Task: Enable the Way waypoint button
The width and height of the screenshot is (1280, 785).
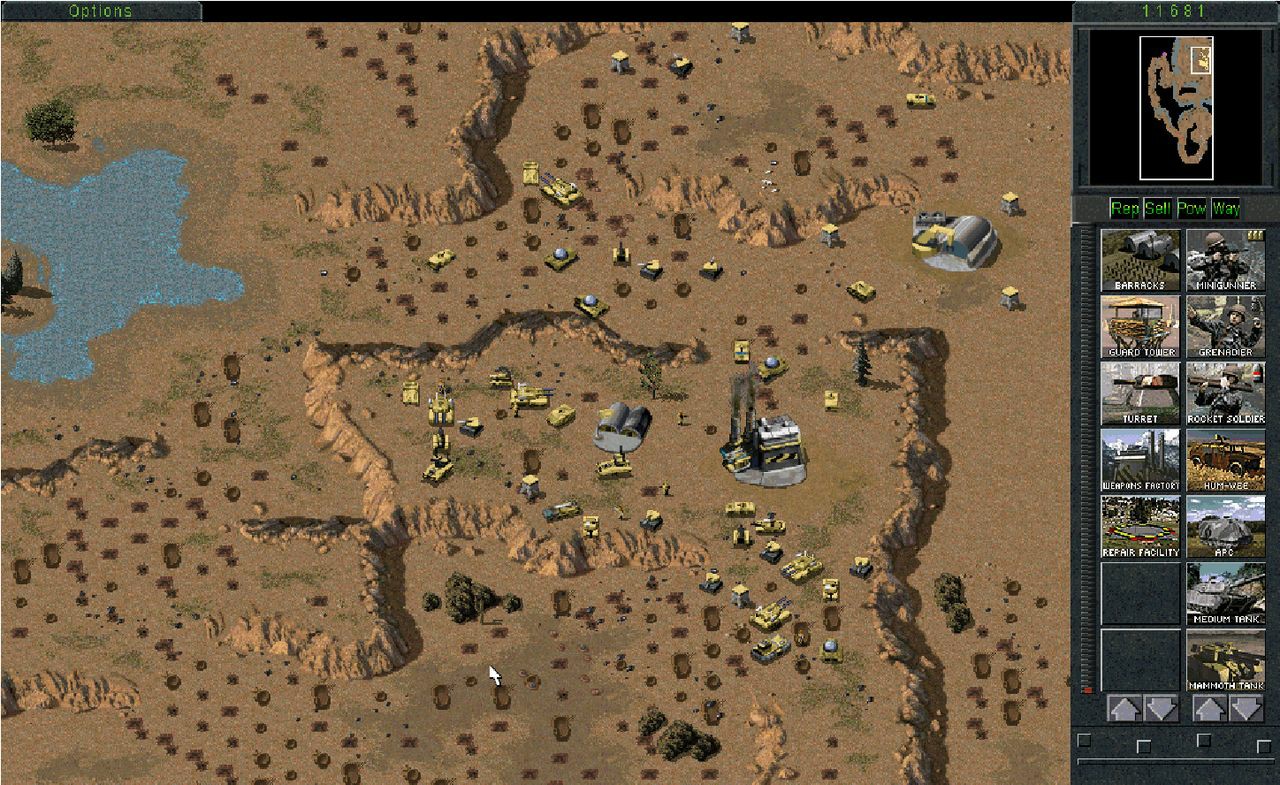Action: click(1225, 208)
